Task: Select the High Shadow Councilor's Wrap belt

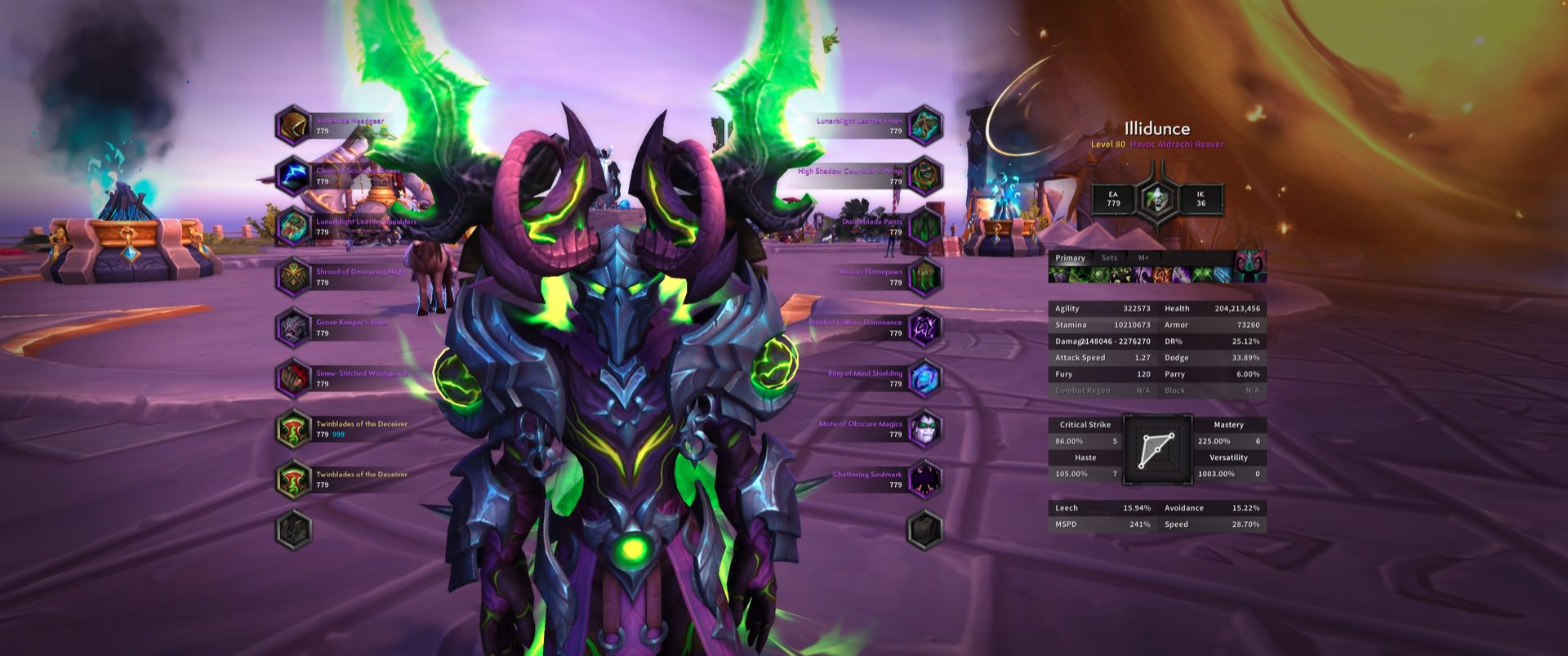Action: pos(925,176)
